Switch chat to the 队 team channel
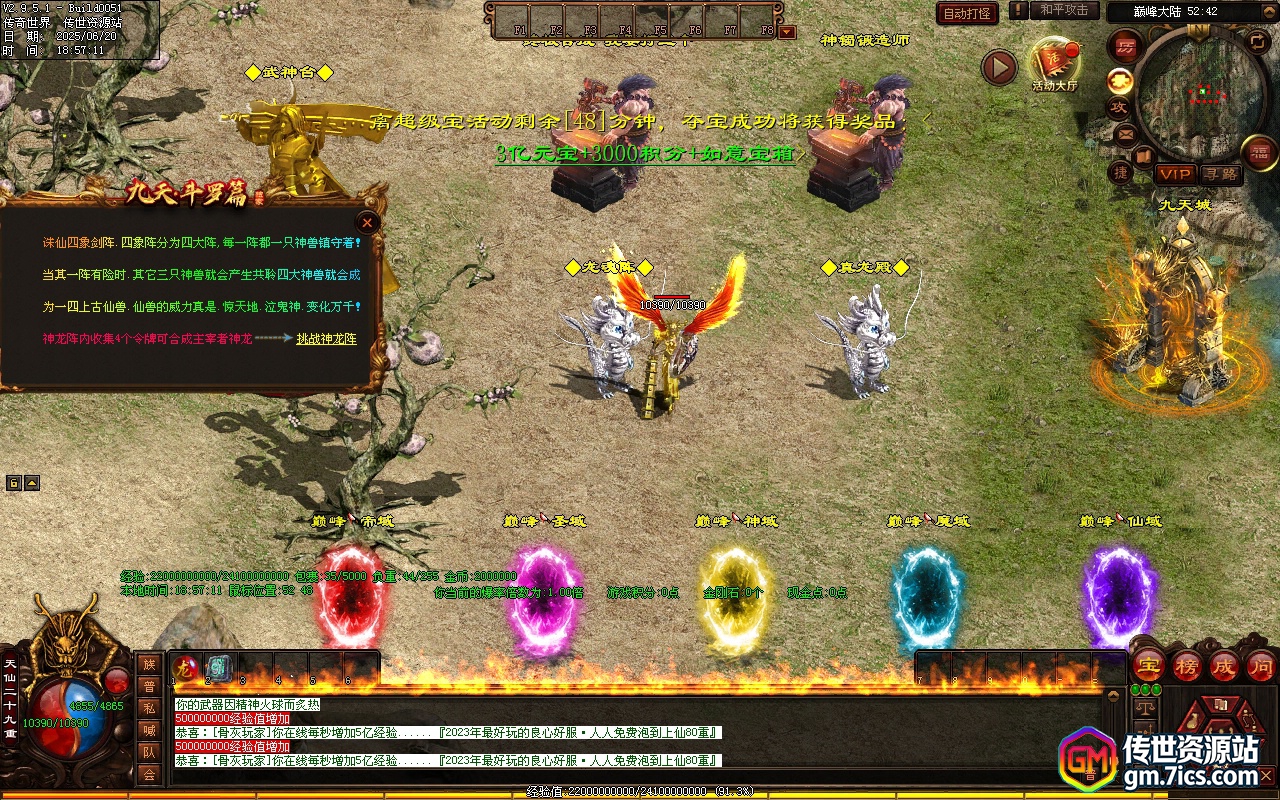The image size is (1280, 800). [x=149, y=752]
